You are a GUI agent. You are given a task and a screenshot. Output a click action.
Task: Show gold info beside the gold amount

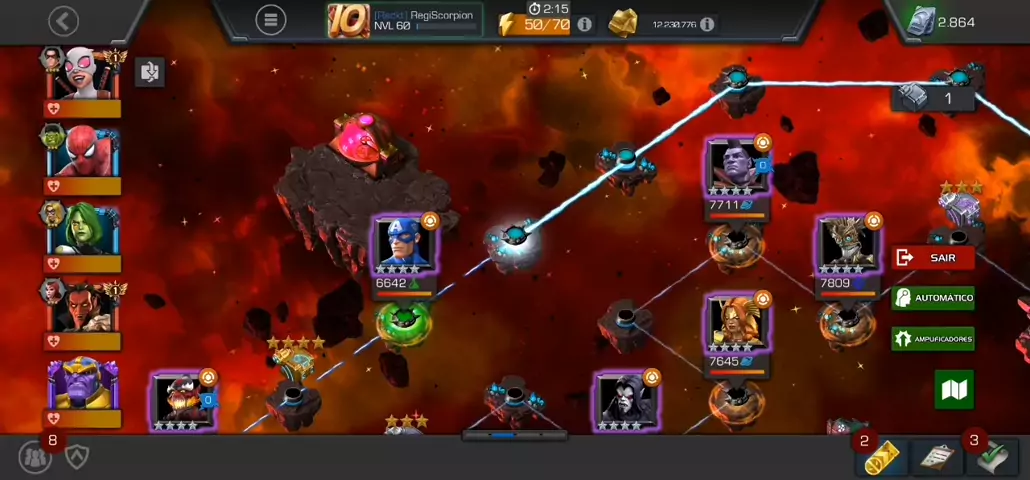[707, 23]
